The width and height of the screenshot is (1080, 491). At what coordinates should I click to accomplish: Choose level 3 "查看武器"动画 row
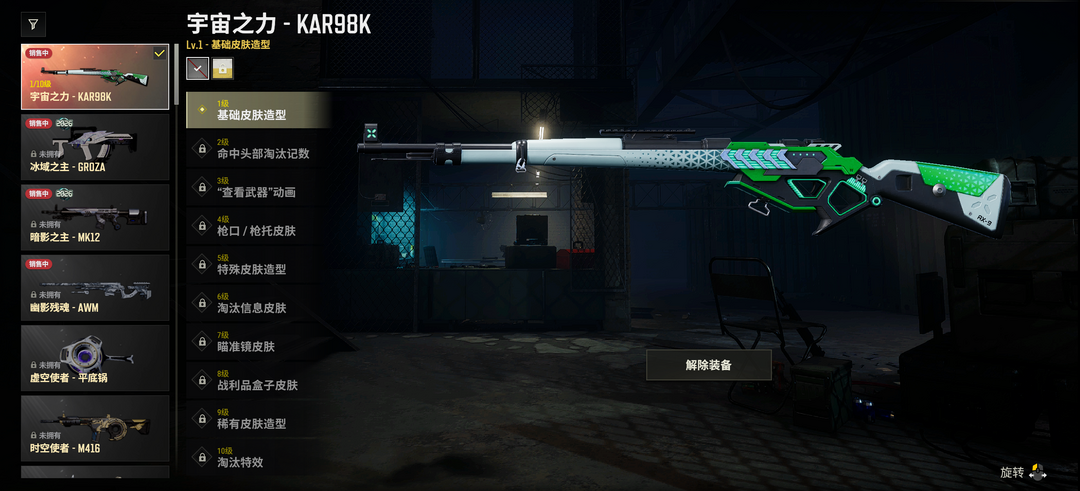point(258,187)
